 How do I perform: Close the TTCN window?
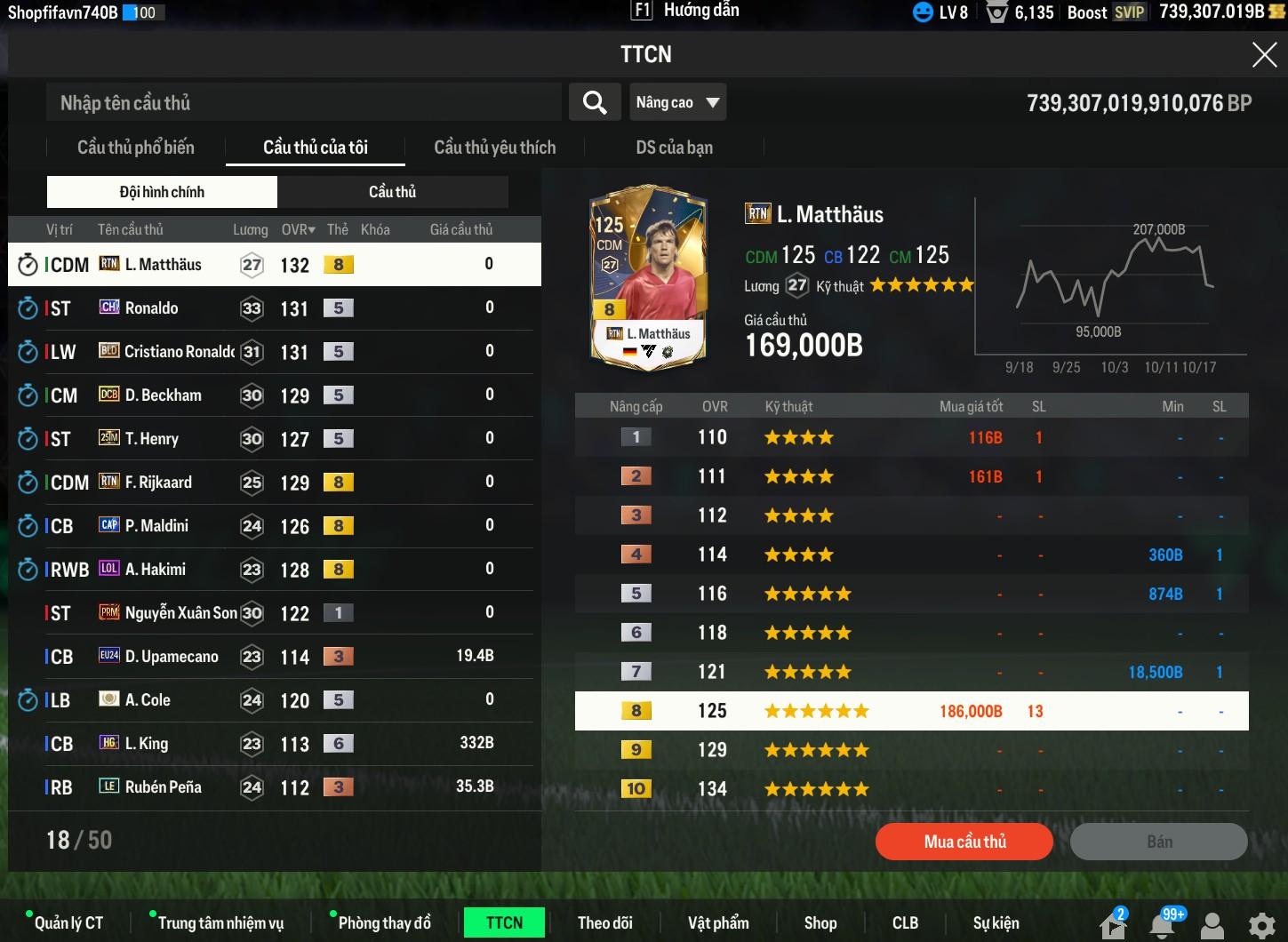(x=1263, y=55)
